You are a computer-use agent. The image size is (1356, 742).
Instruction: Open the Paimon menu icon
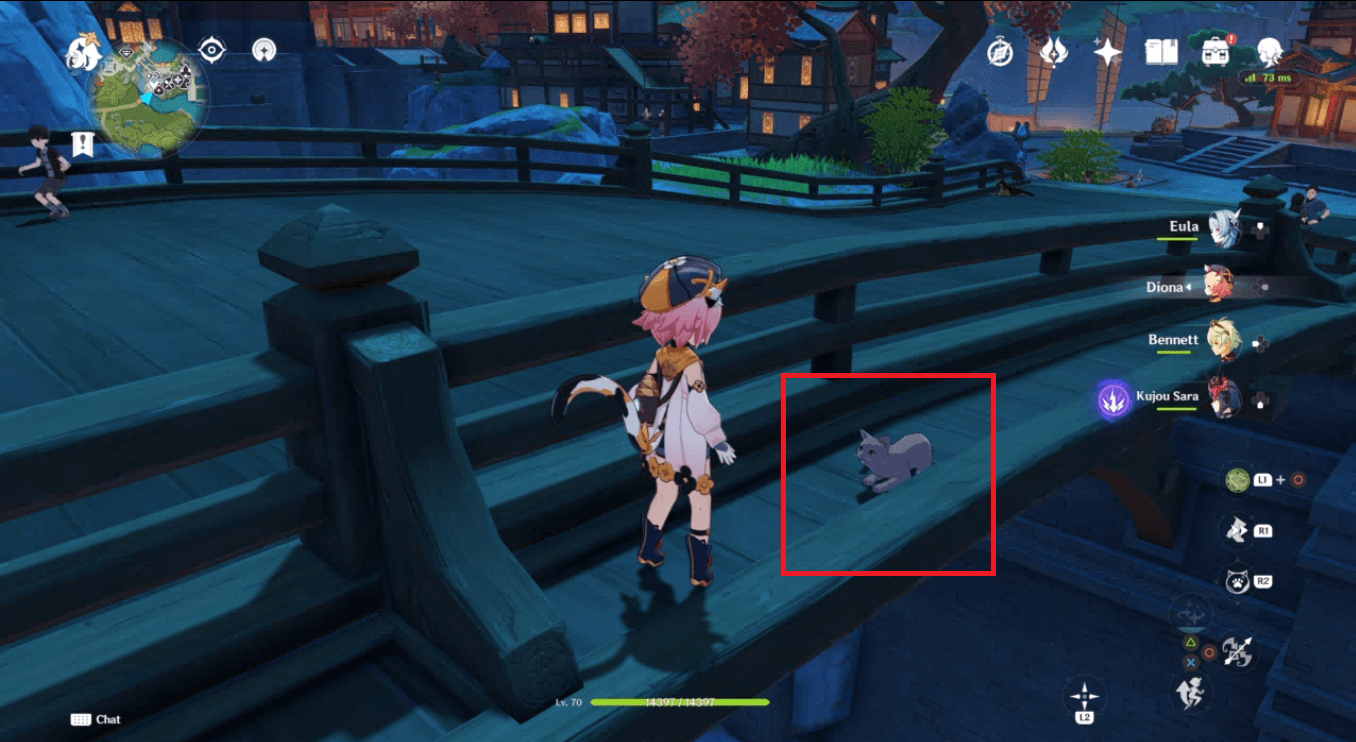(x=1268, y=50)
